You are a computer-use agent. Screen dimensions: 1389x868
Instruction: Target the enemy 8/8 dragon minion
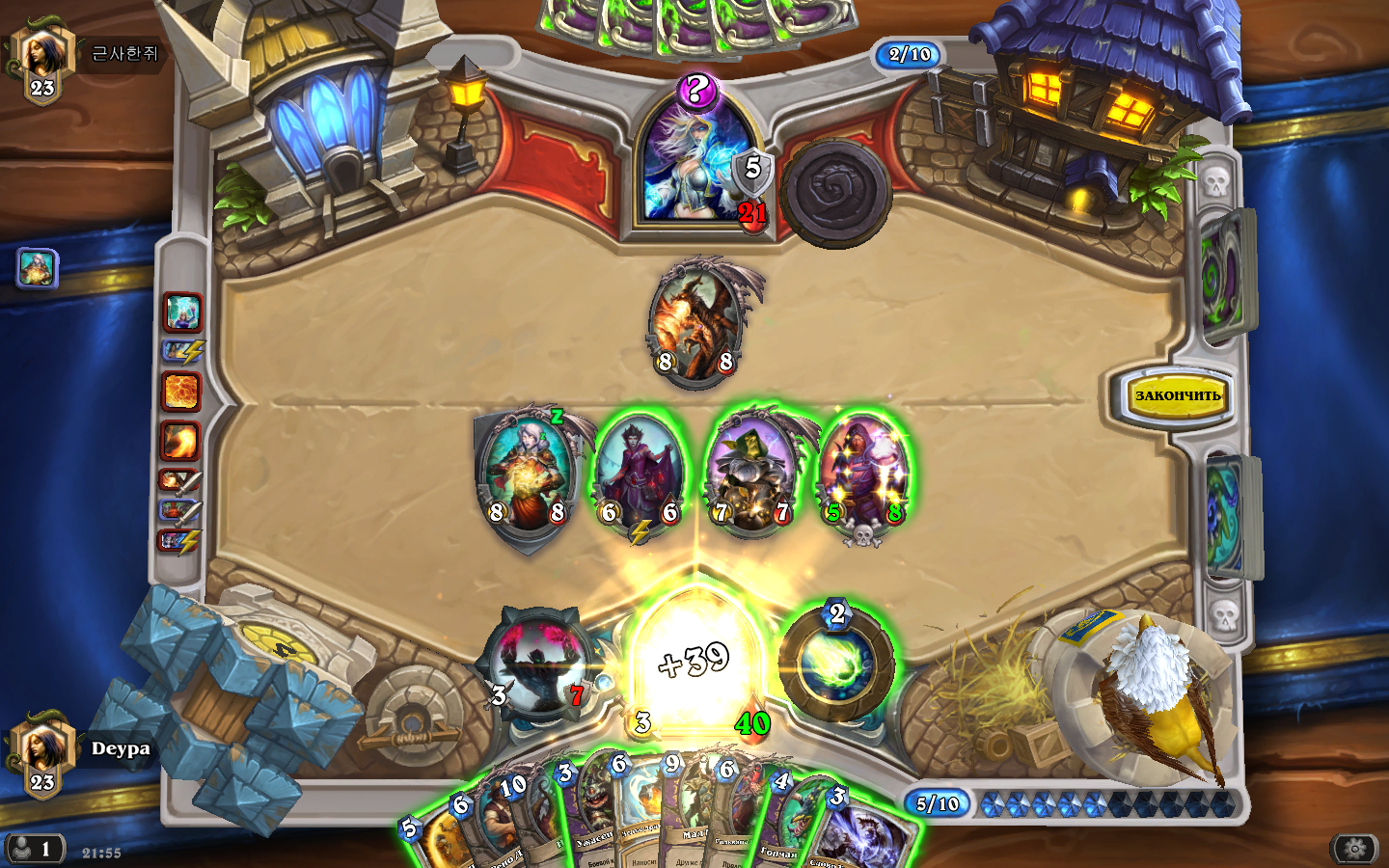[x=696, y=323]
